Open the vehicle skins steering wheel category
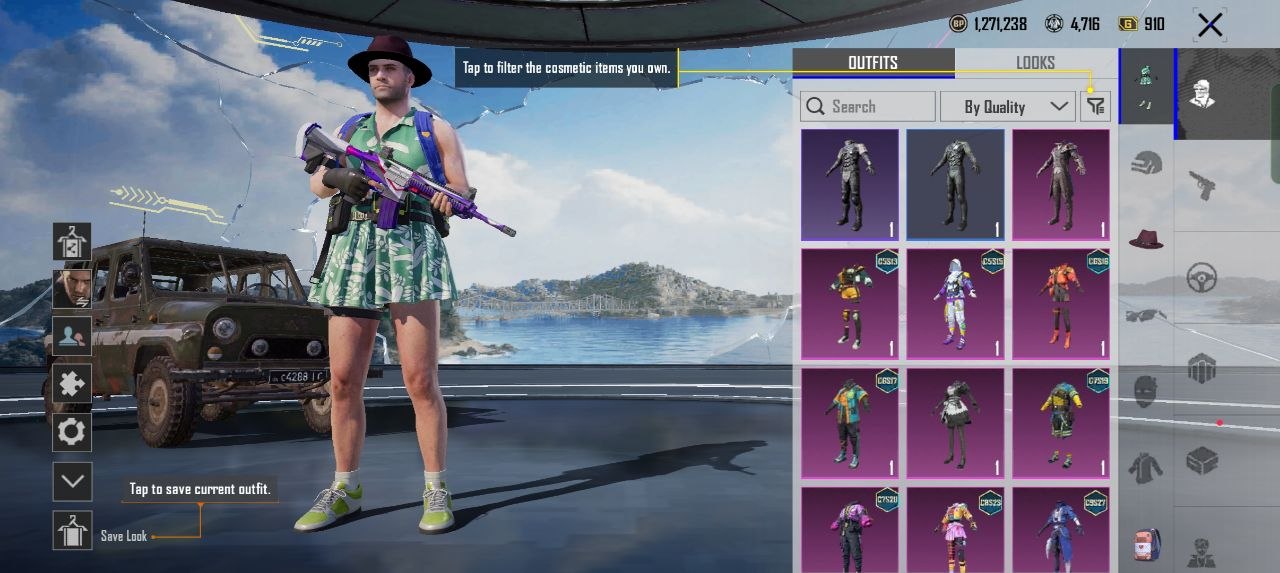The height and width of the screenshot is (573, 1280). (1202, 278)
